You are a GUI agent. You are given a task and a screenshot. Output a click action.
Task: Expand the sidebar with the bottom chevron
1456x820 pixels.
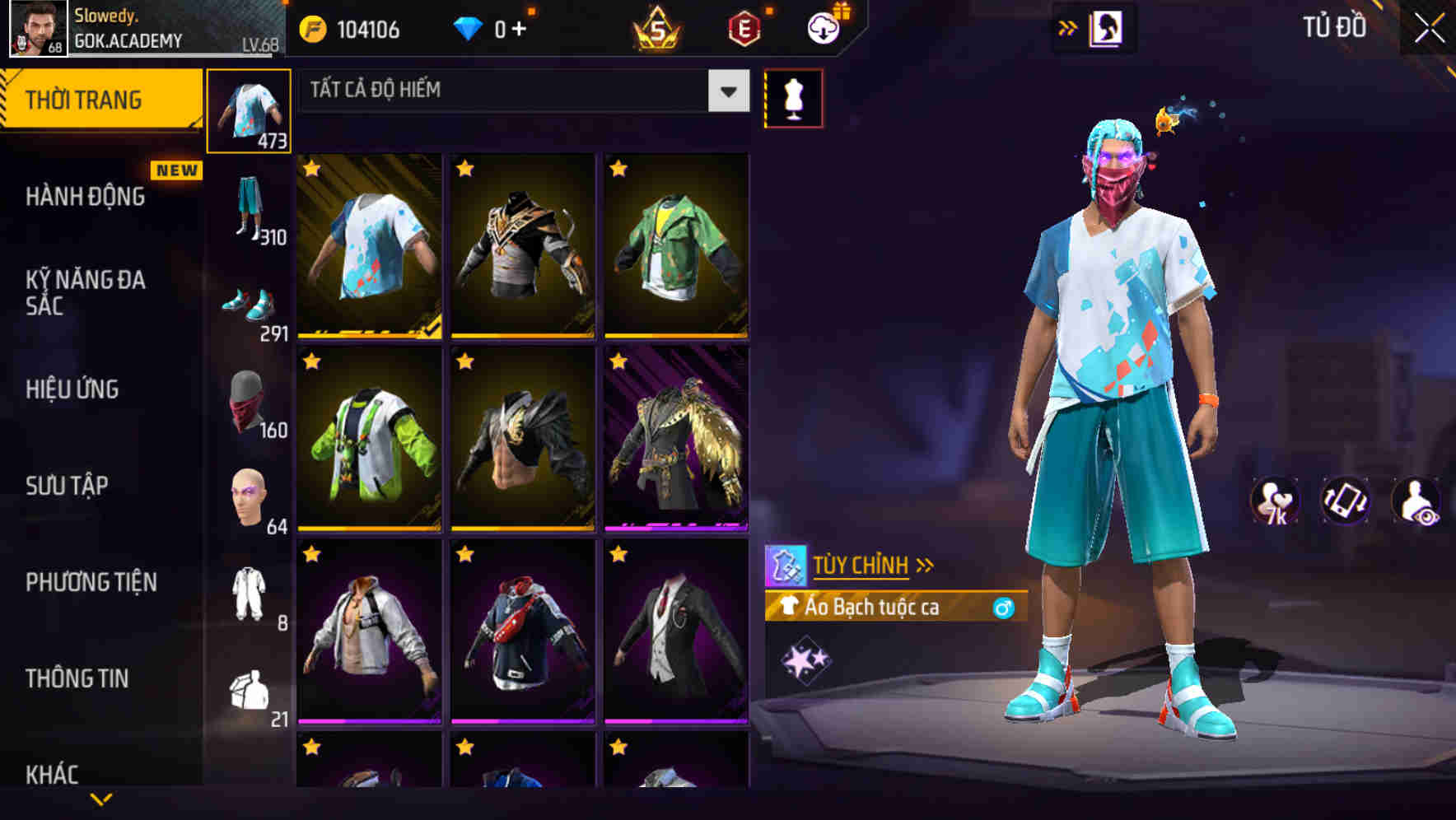[99, 799]
